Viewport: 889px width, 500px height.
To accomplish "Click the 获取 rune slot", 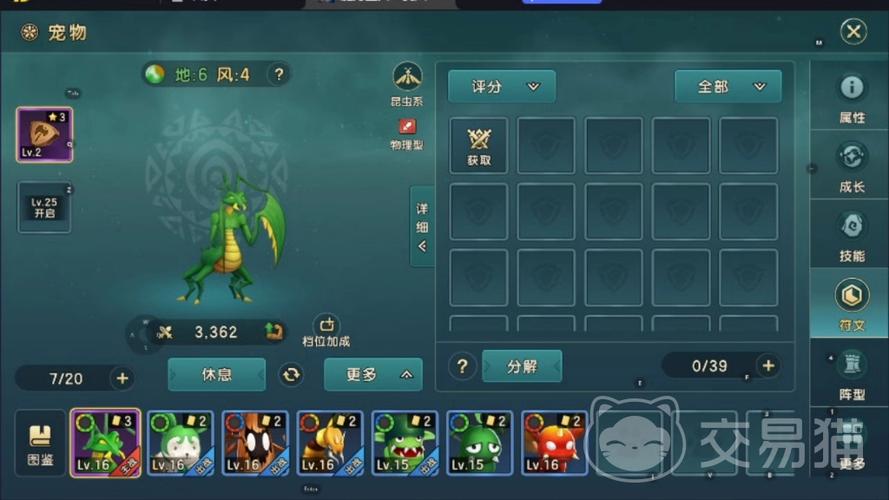I will [x=479, y=146].
